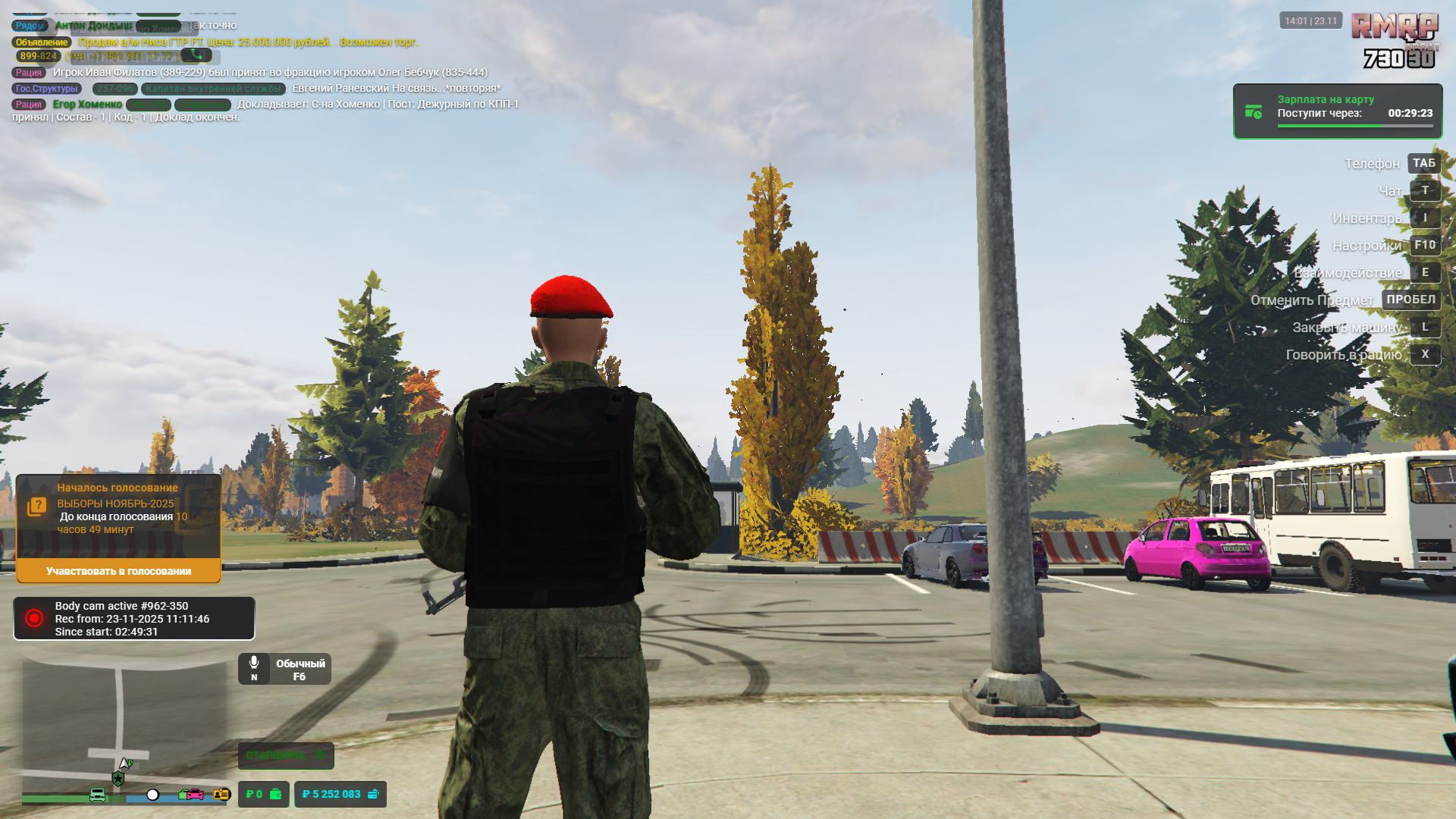Open the wallet icon showing ₽ 0
Image resolution: width=1456 pixels, height=819 pixels.
(x=276, y=795)
